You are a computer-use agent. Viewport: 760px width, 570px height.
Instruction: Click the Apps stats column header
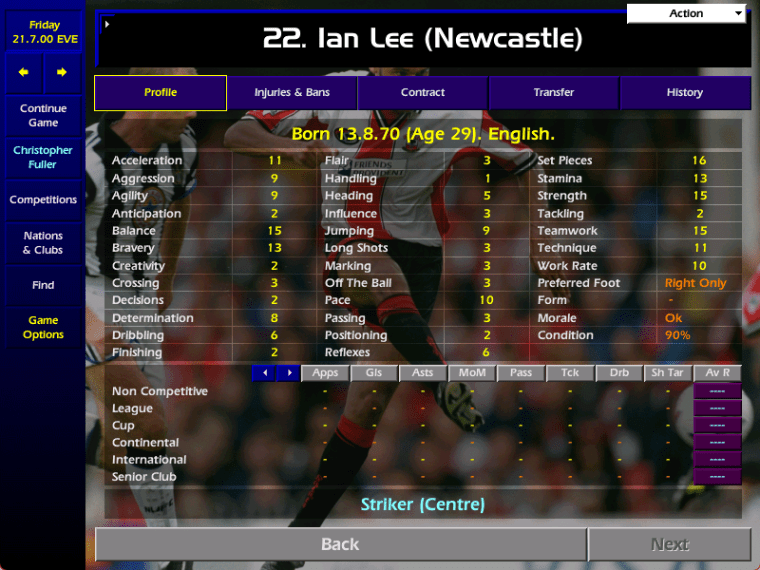[325, 373]
